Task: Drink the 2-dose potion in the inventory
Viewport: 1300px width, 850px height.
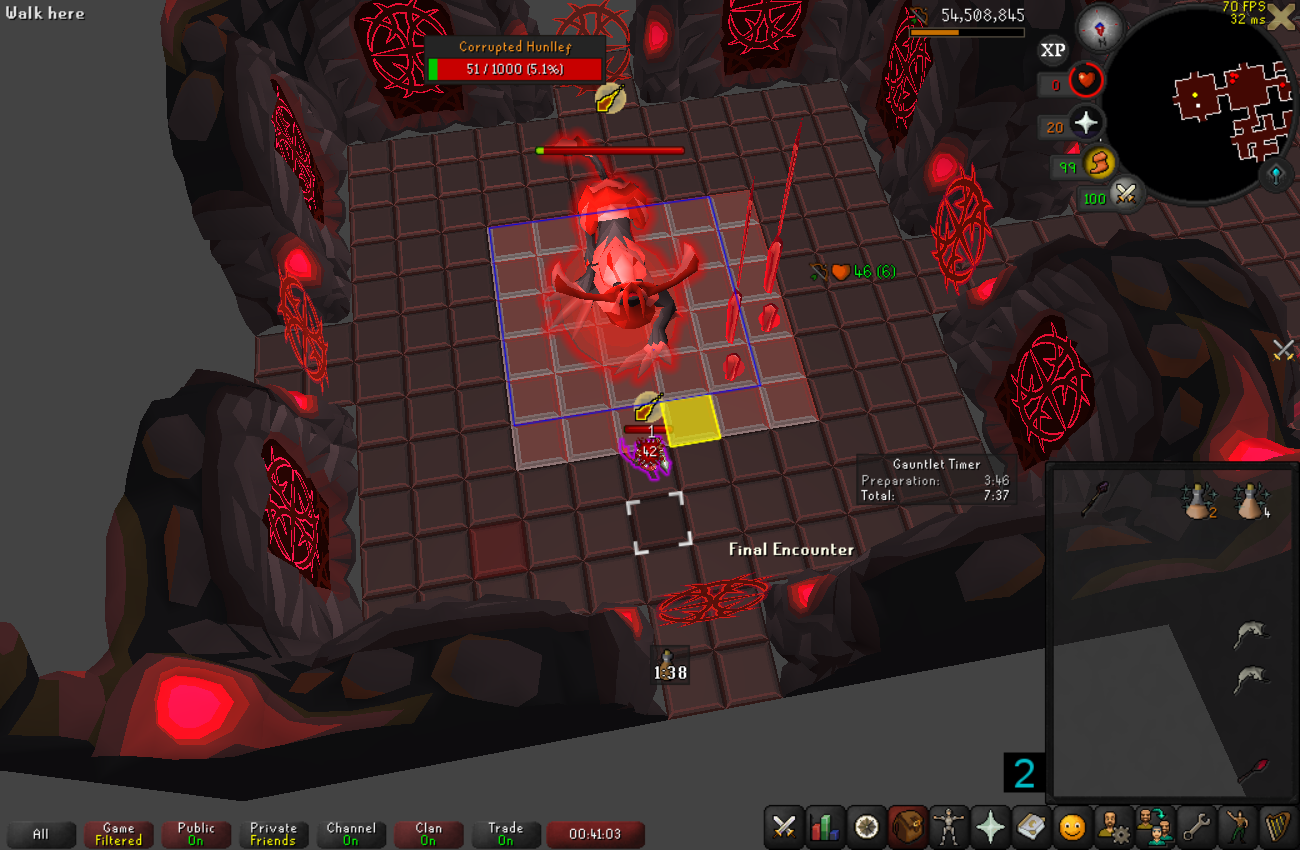Action: 1201,501
